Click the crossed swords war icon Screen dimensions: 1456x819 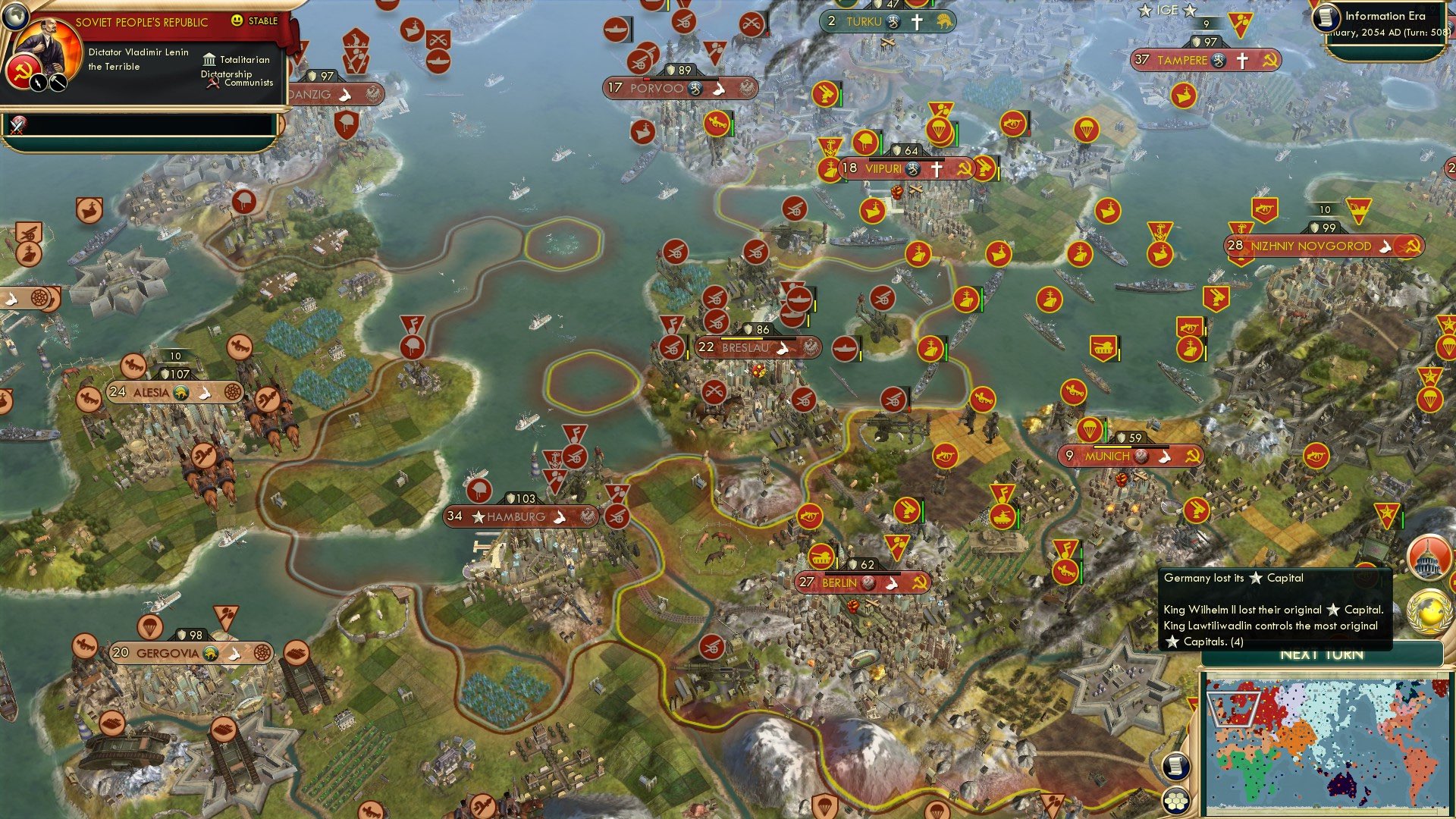click(17, 124)
